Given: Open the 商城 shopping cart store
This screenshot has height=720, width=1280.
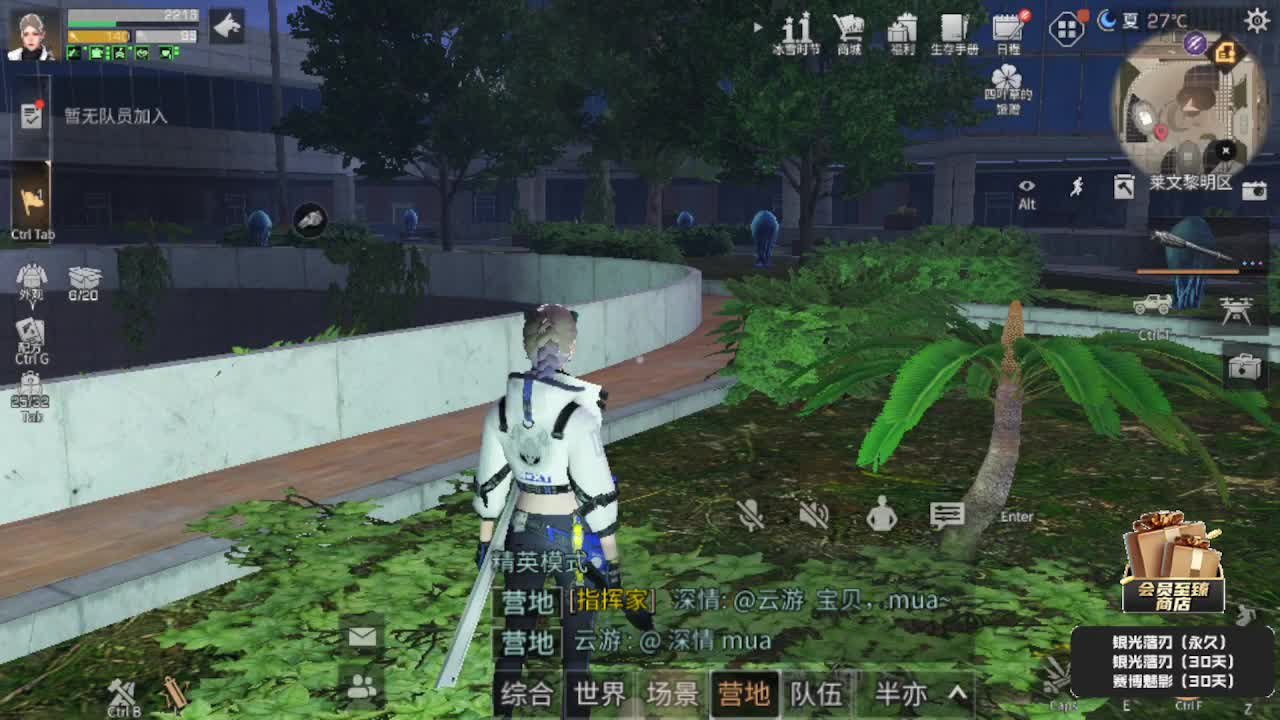Looking at the screenshot, I should [x=849, y=30].
